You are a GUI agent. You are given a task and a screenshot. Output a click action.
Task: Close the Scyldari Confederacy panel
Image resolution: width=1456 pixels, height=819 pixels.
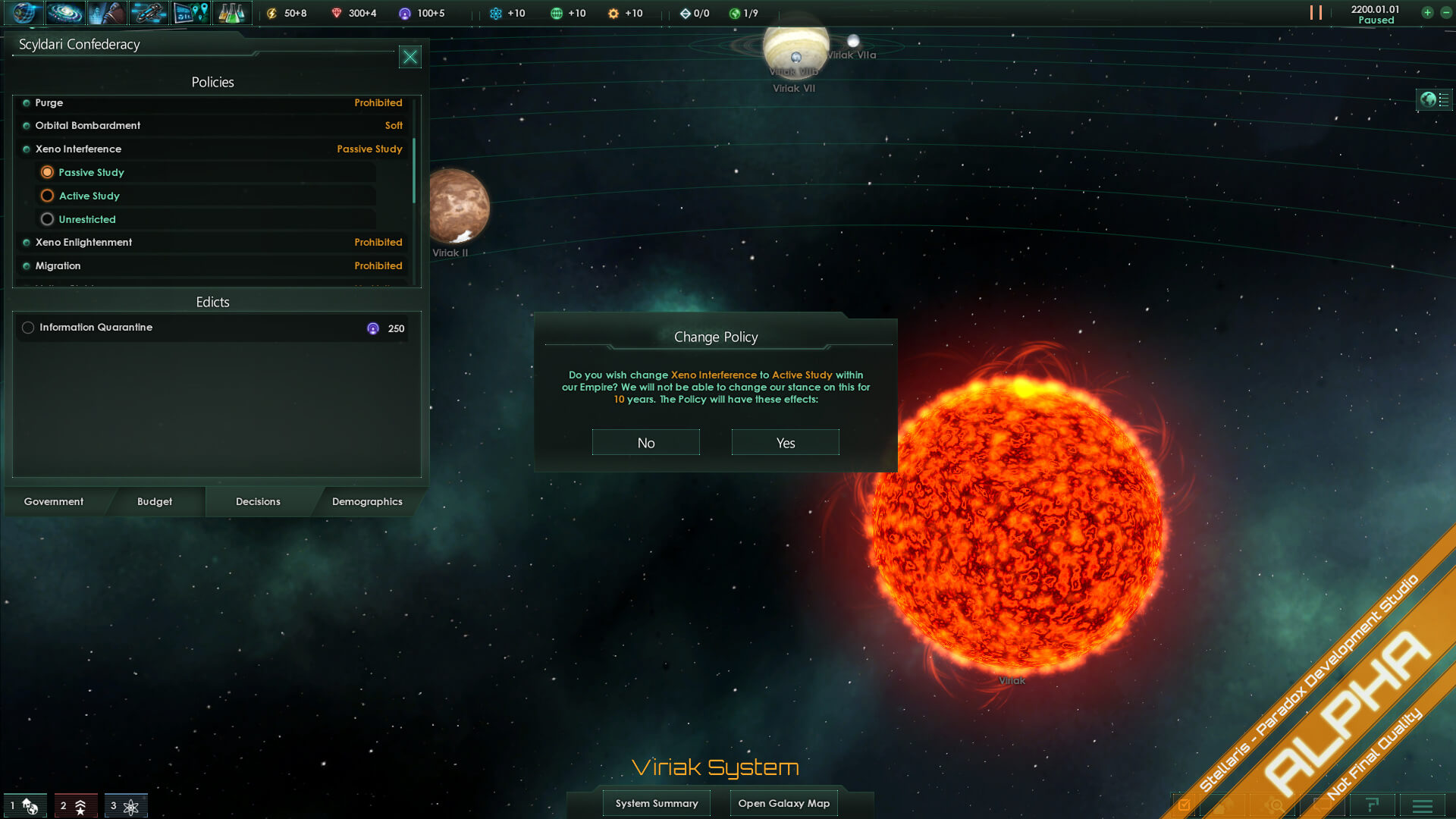[409, 57]
